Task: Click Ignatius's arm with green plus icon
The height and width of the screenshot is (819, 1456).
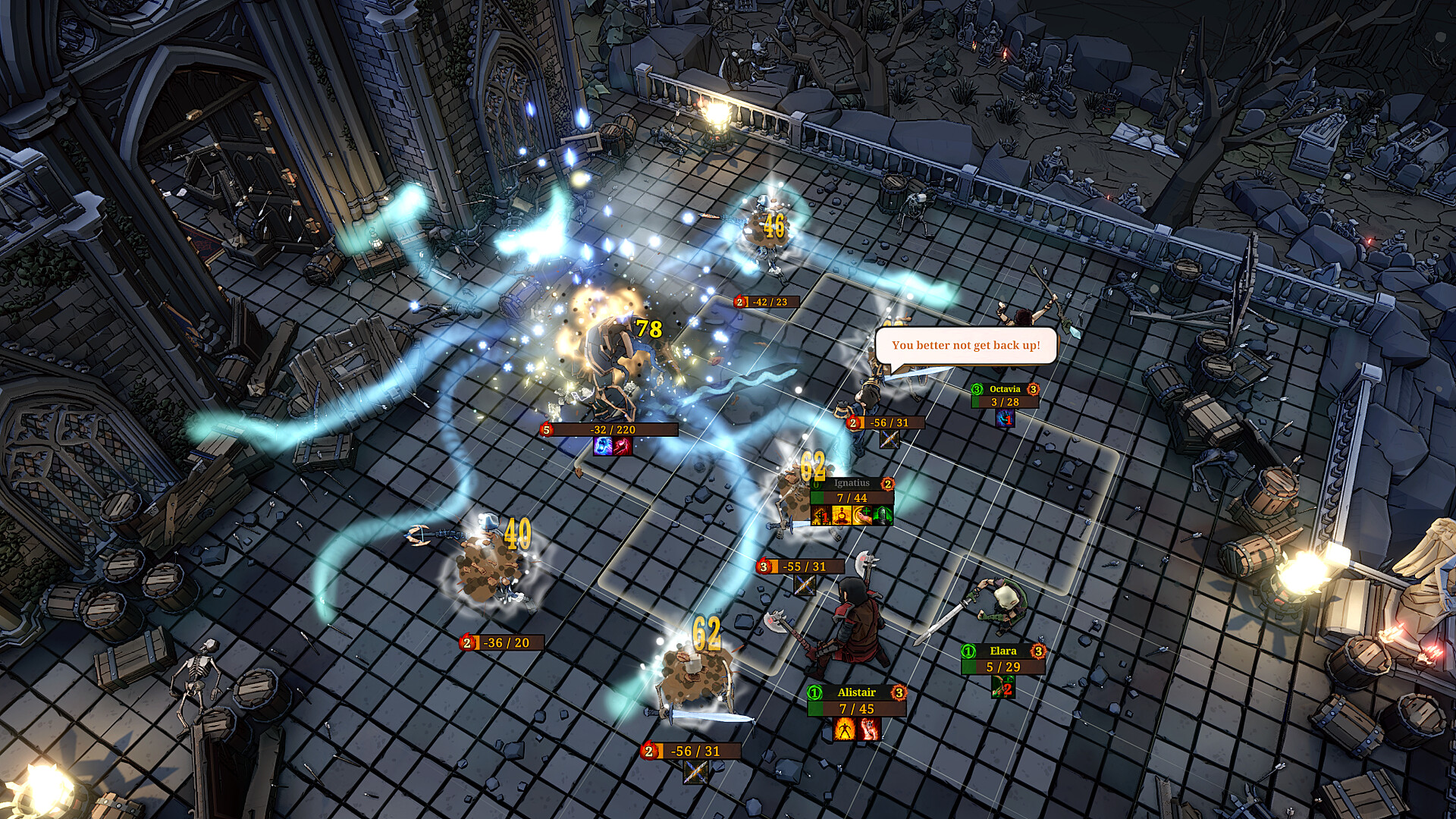Action: coord(862,516)
